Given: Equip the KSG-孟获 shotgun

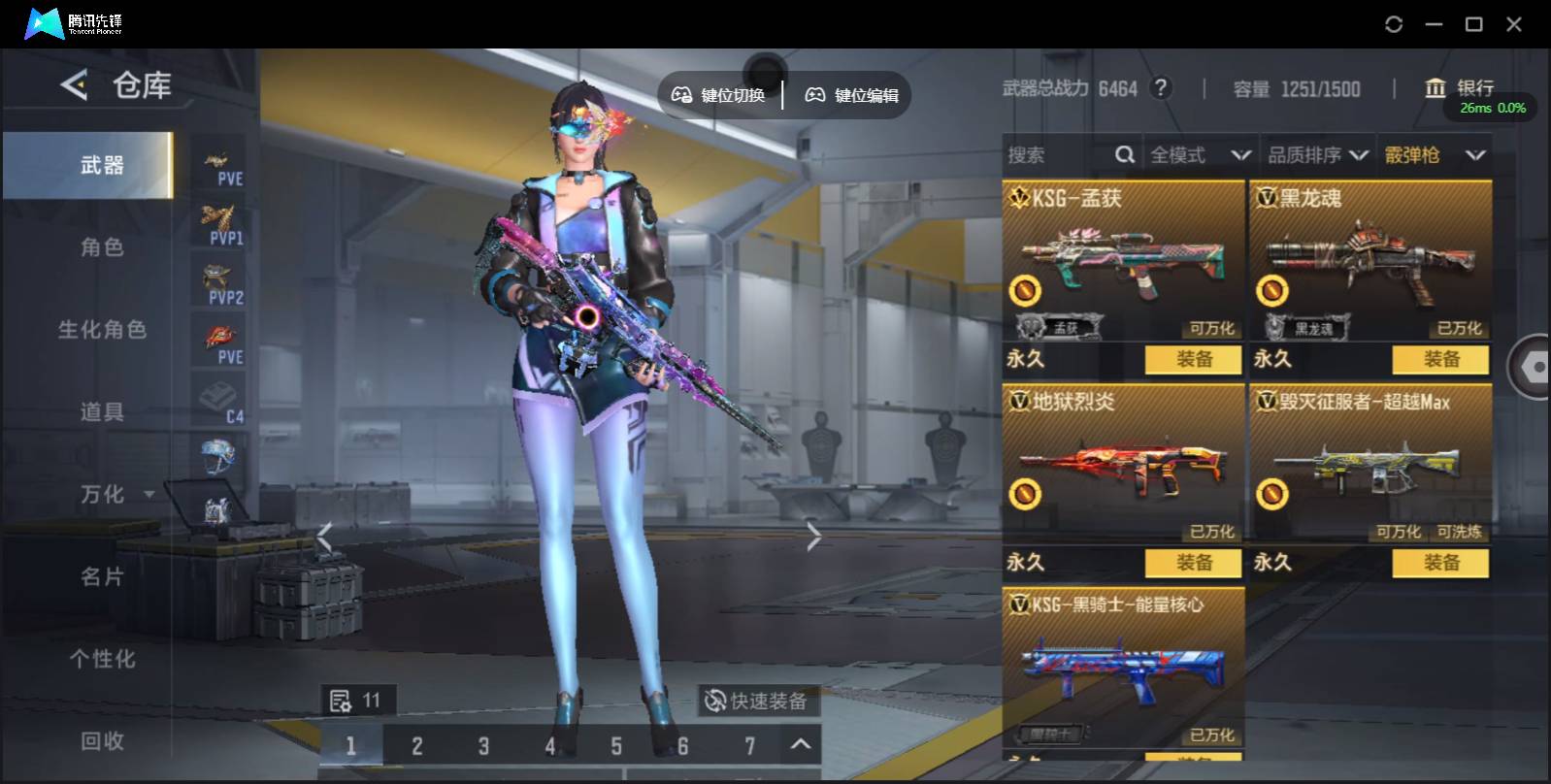Looking at the screenshot, I should [x=1193, y=359].
